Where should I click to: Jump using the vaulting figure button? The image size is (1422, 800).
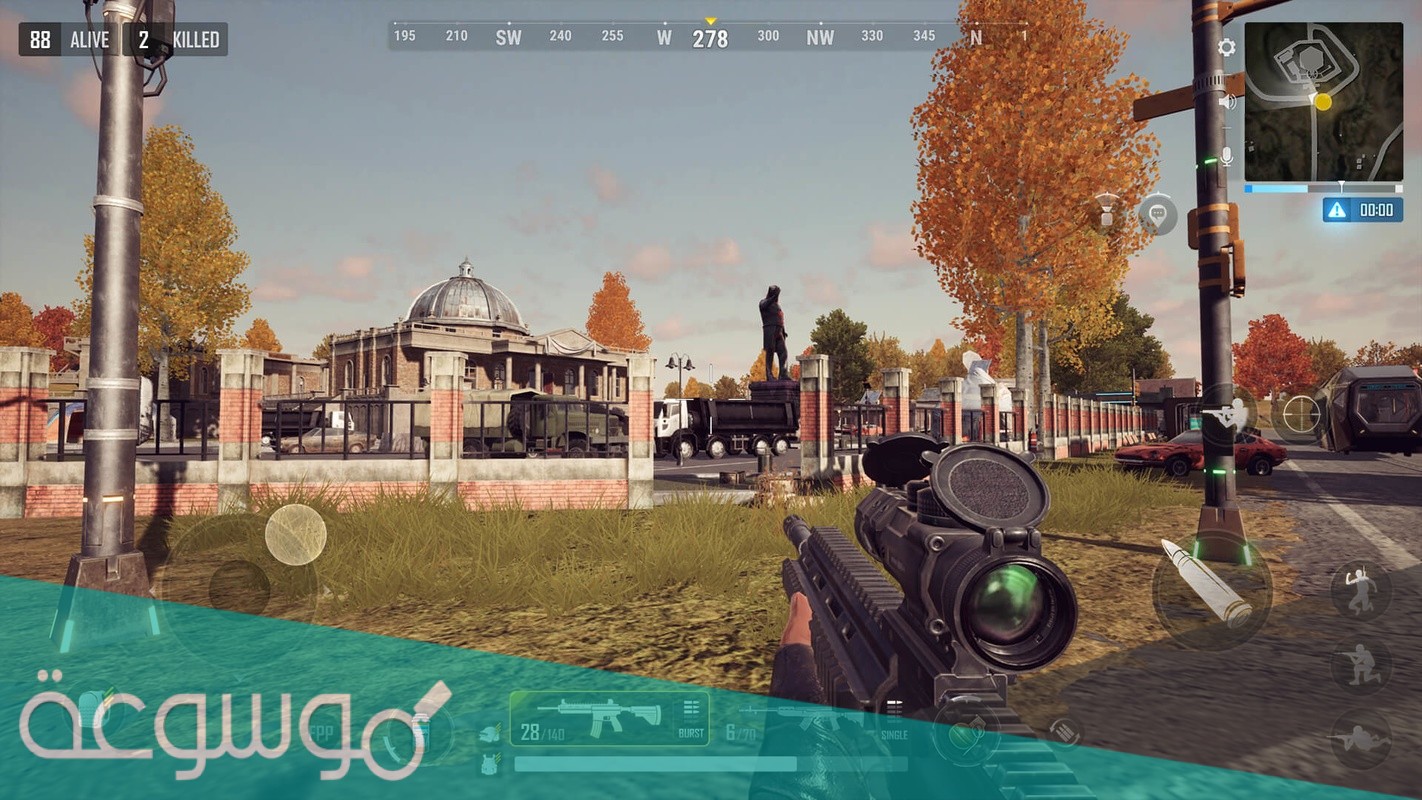pyautogui.click(x=1360, y=589)
